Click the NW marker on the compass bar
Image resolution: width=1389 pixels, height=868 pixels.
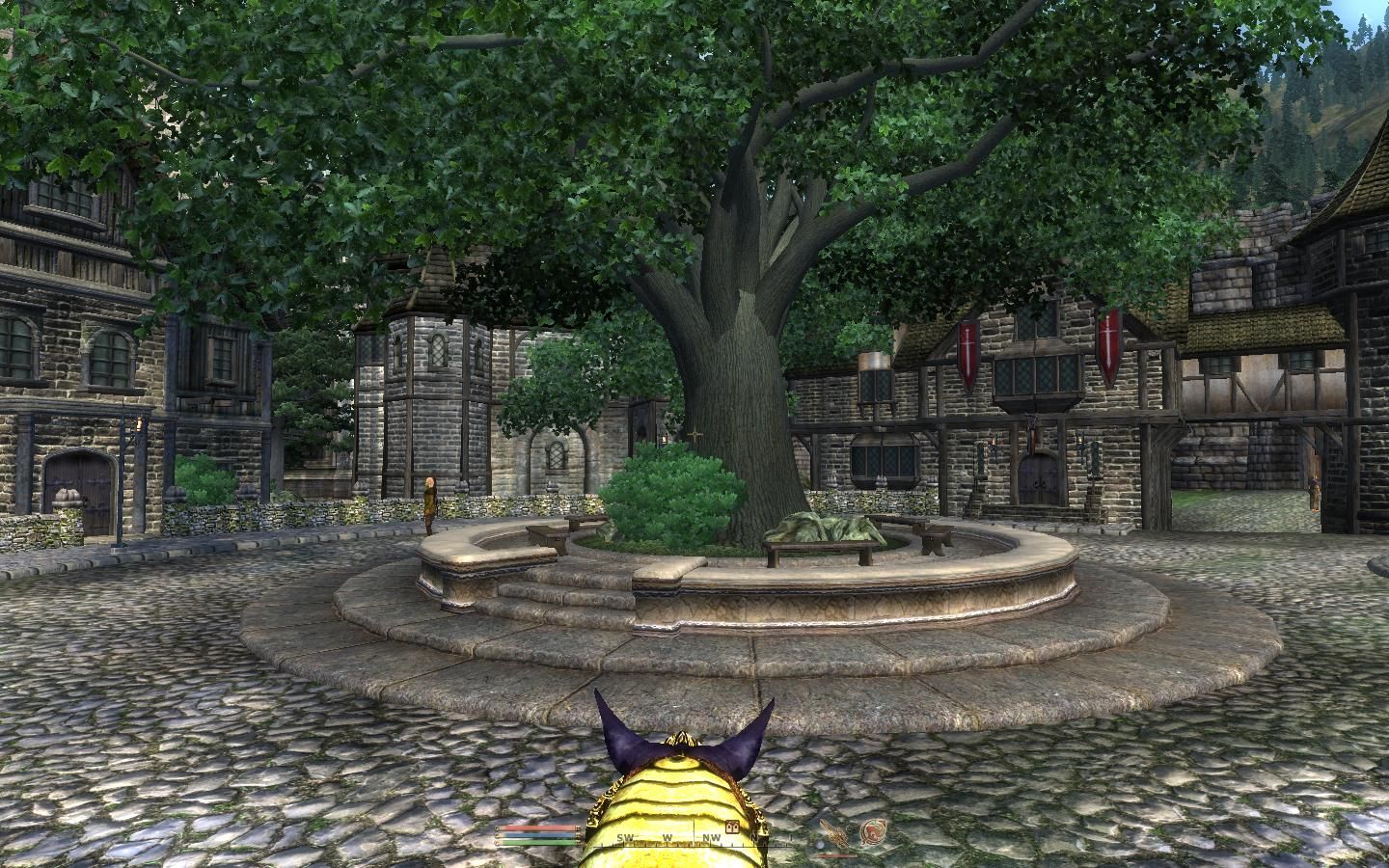click(x=710, y=839)
